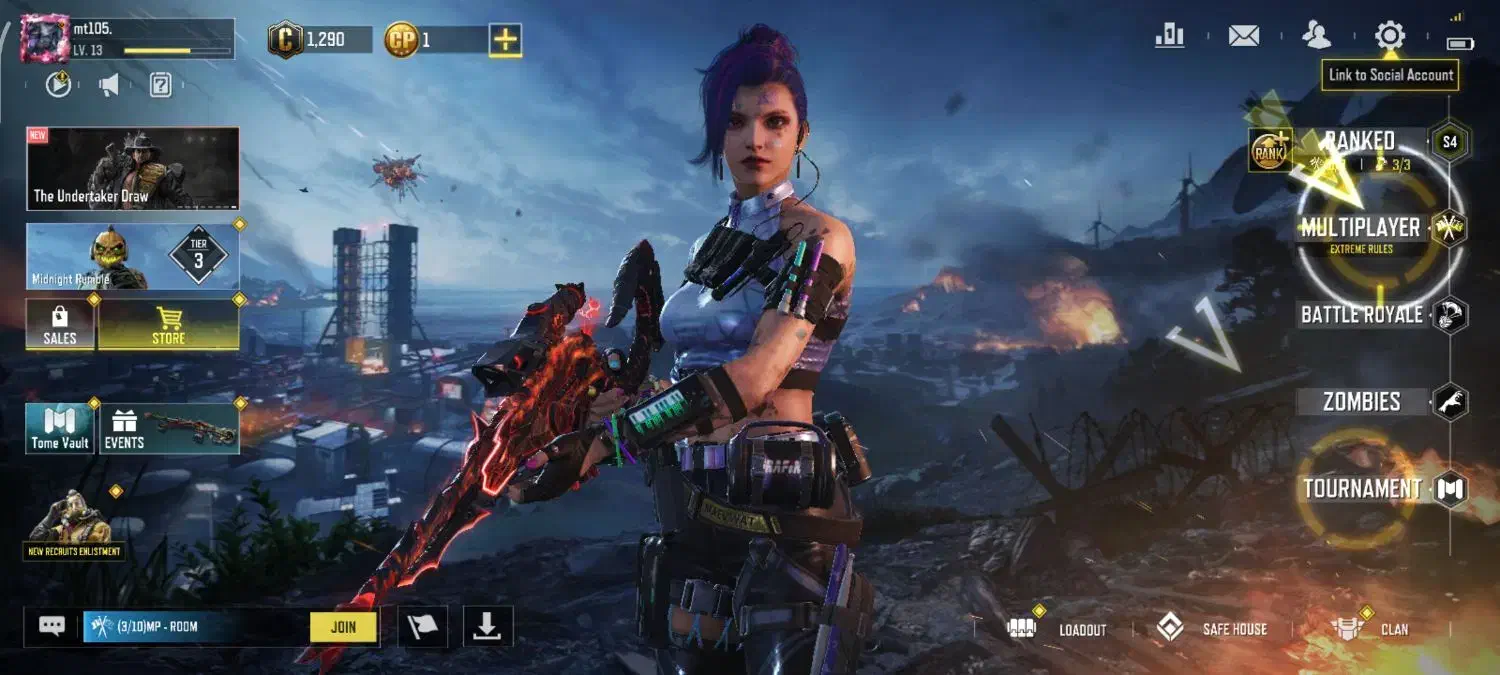Enter the Tournament mode
1500x675 pixels.
[1361, 489]
